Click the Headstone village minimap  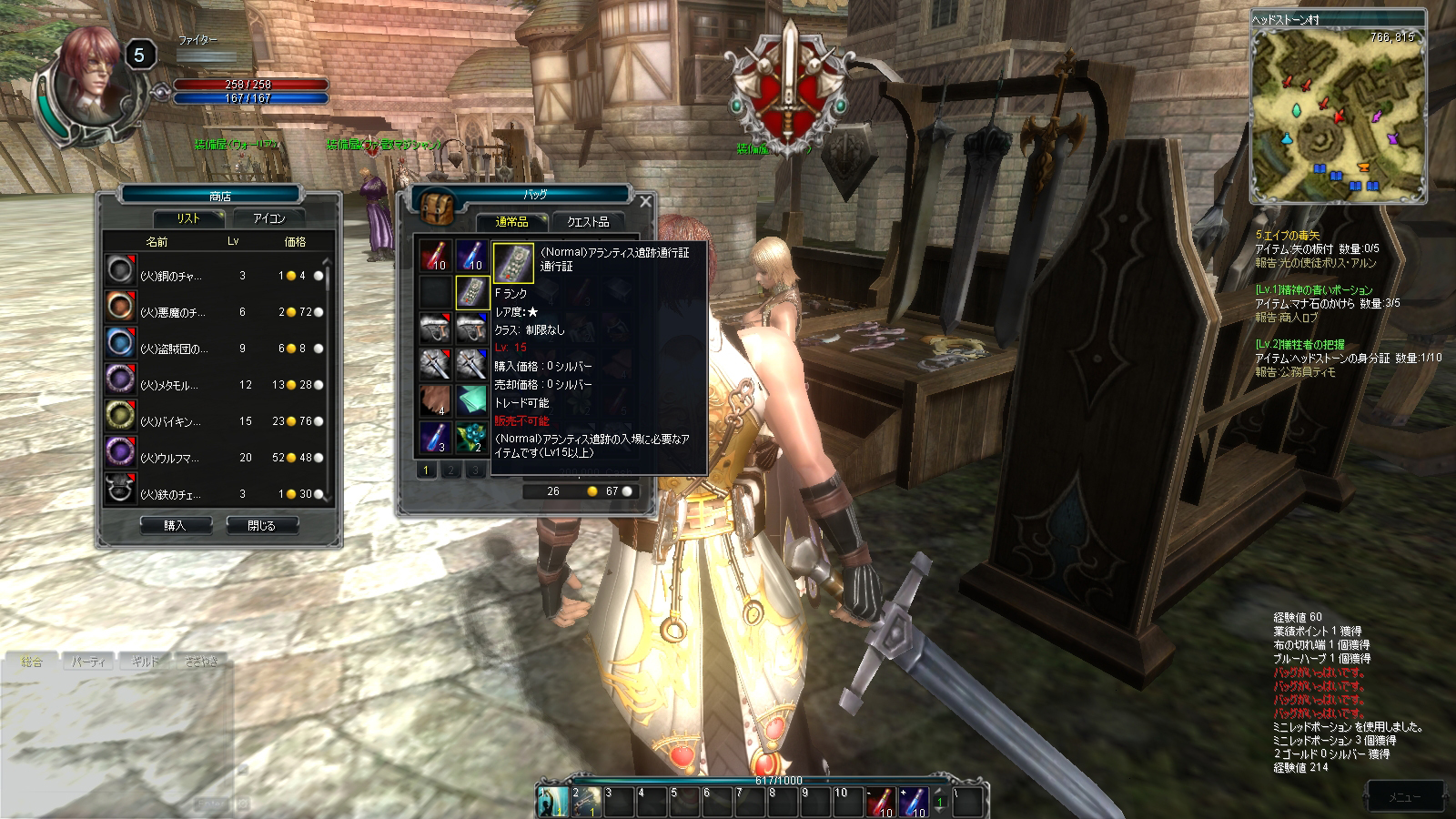[x=1337, y=115]
